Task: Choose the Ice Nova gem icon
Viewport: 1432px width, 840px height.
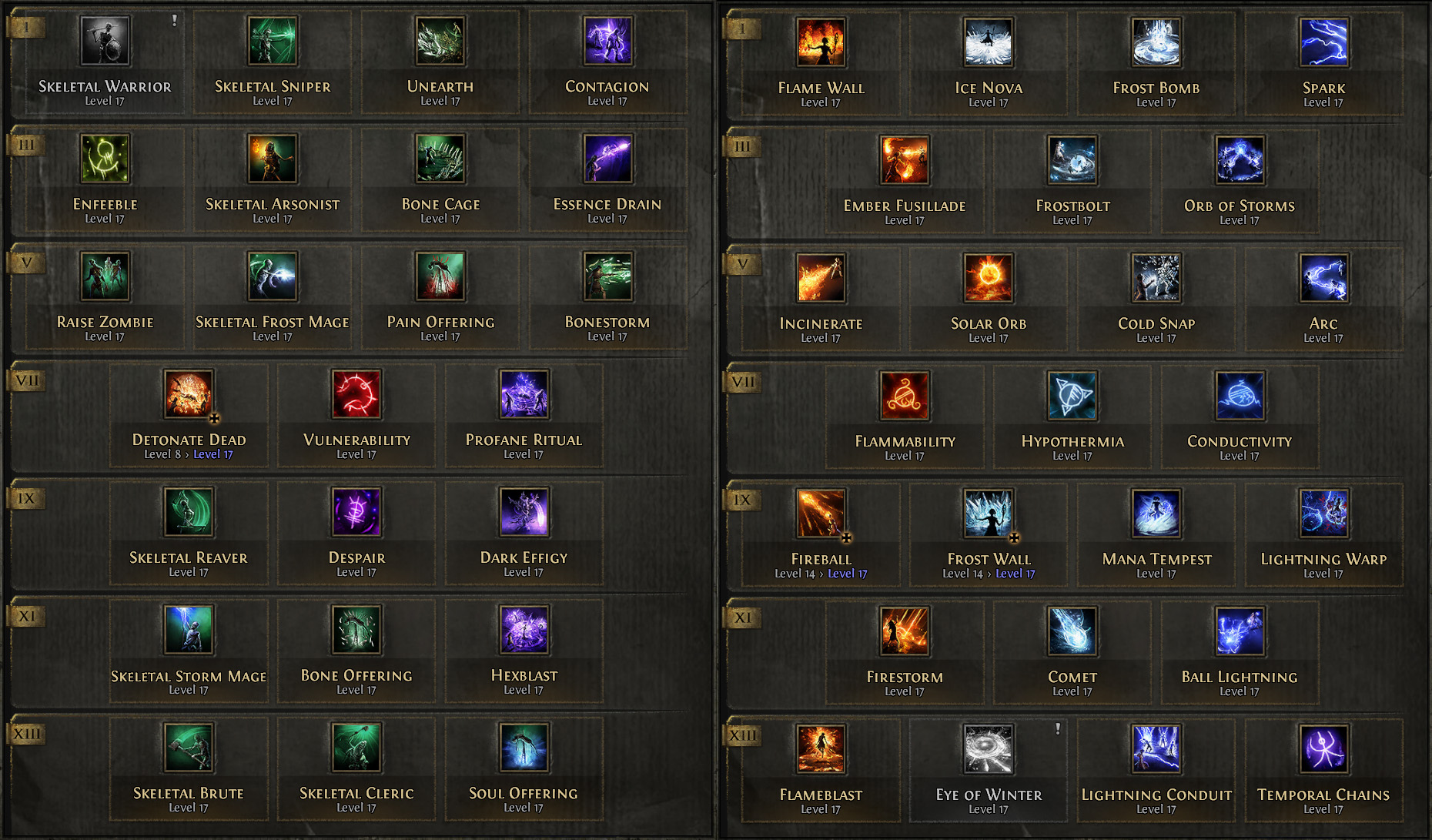Action: [x=989, y=44]
